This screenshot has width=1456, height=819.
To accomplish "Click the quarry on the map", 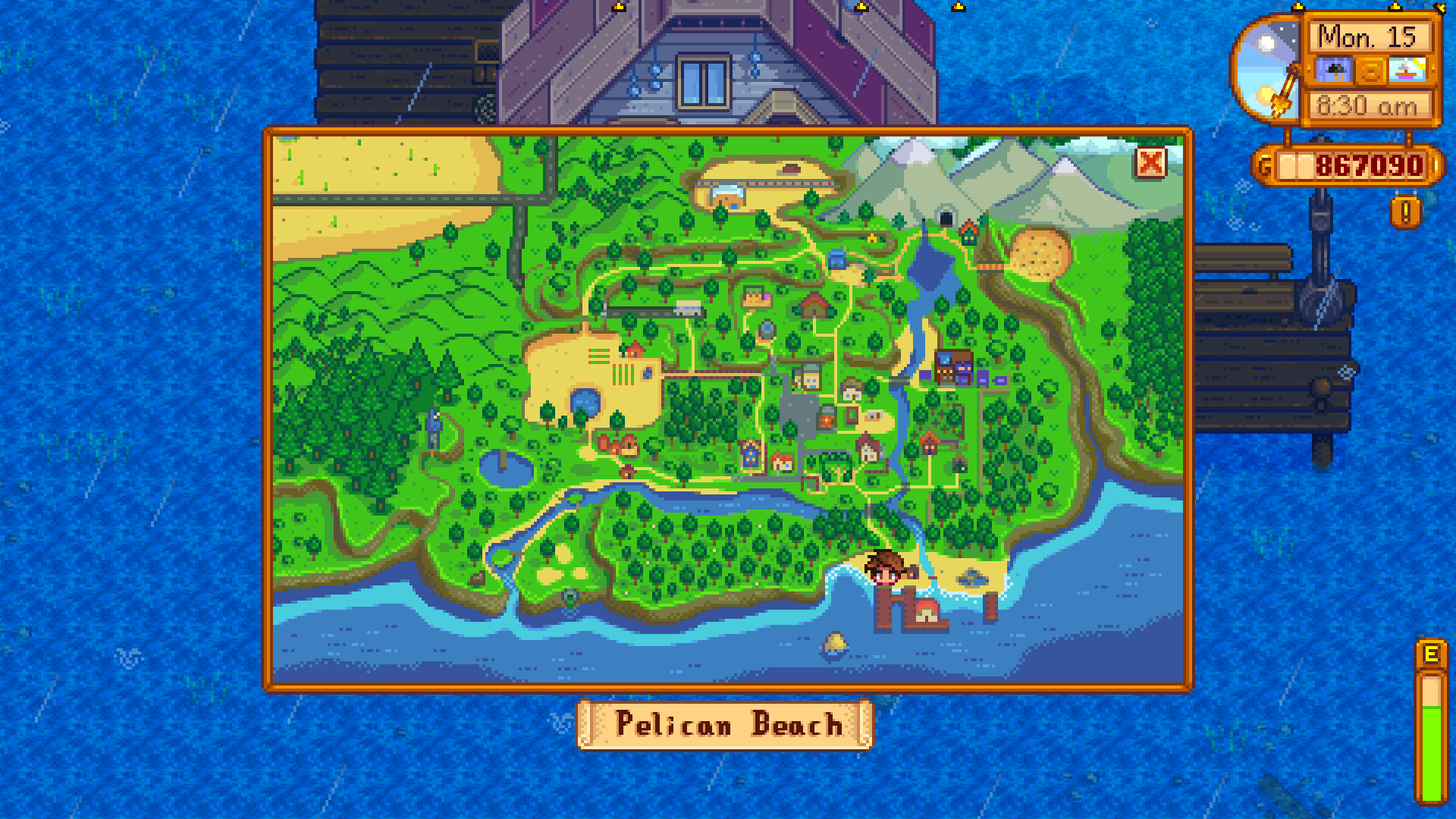I will point(1038,254).
